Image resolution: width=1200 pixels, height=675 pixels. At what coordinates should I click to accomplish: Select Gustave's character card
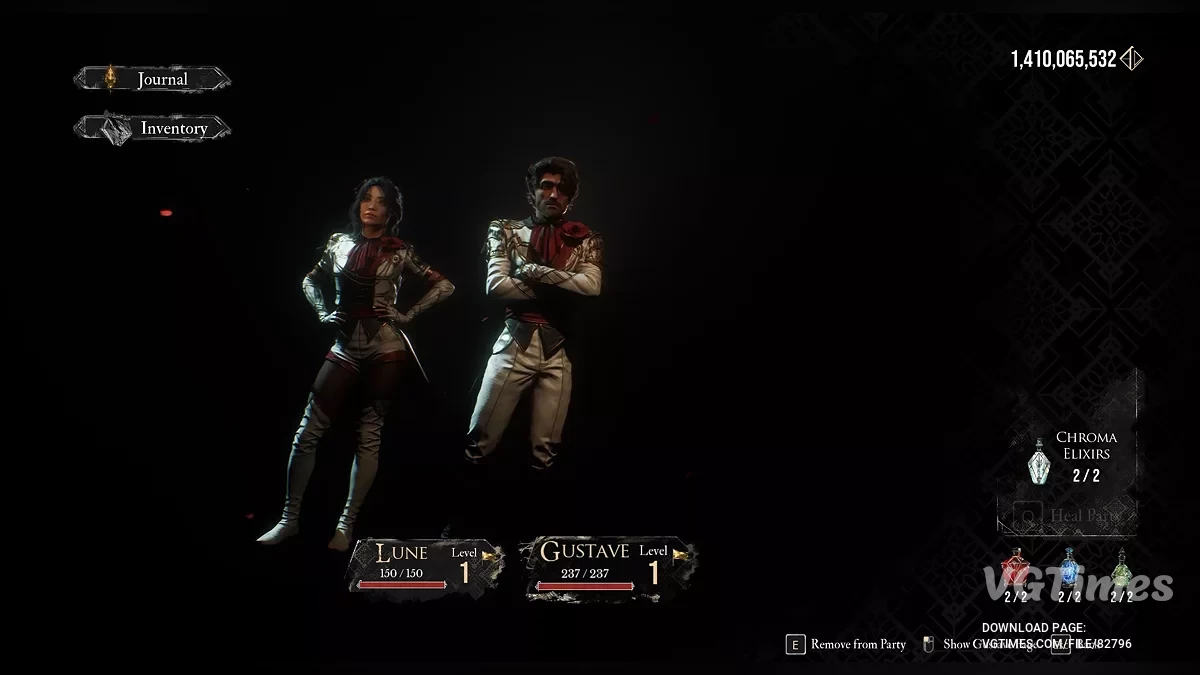[608, 570]
